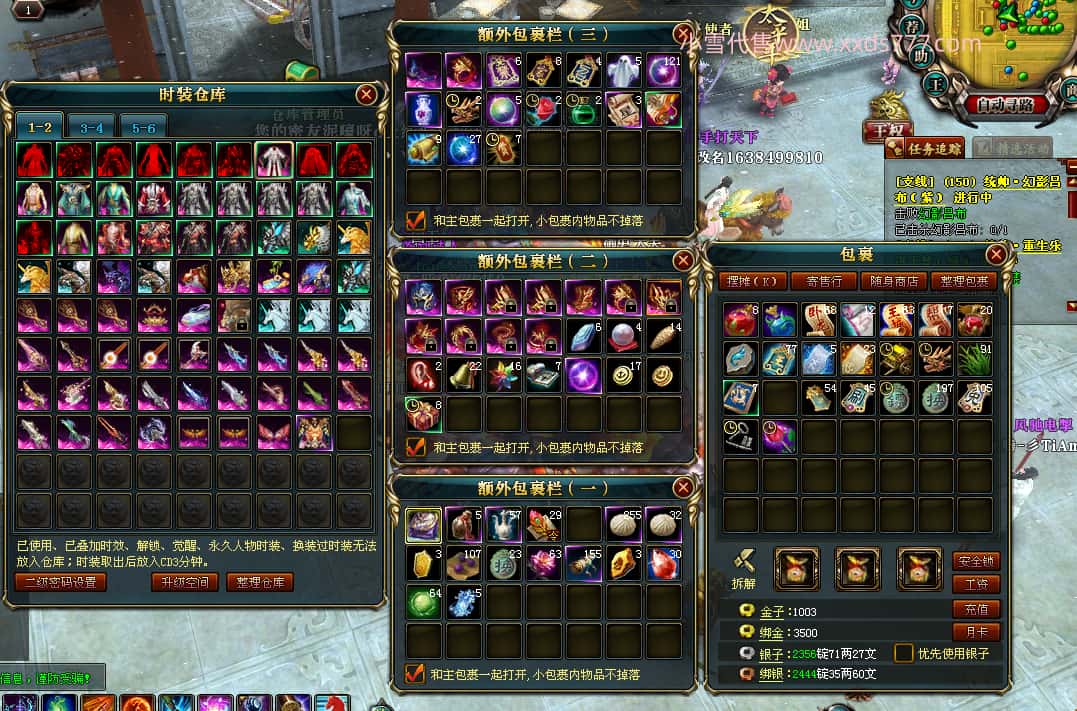The width and height of the screenshot is (1077, 711).
Task: Click the 安全锁 security lock button
Action: click(x=975, y=561)
